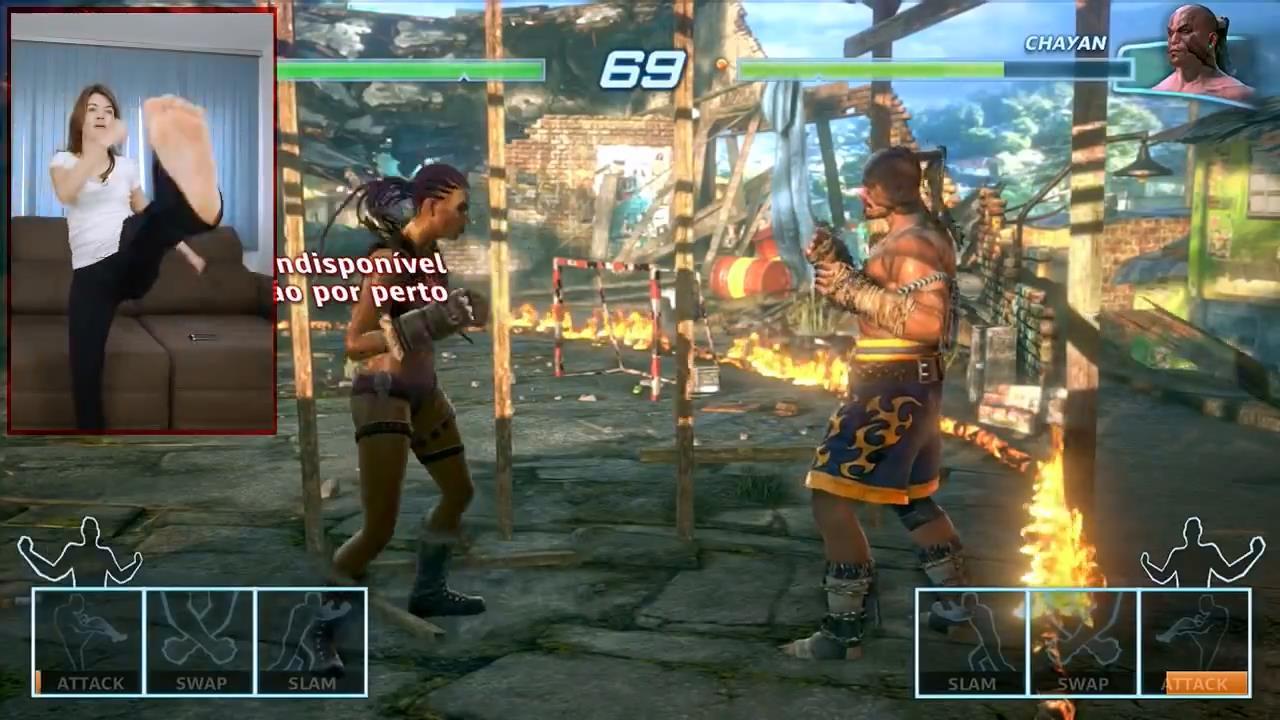Click the flexing fighter outline above player one's moves

coord(79,551)
